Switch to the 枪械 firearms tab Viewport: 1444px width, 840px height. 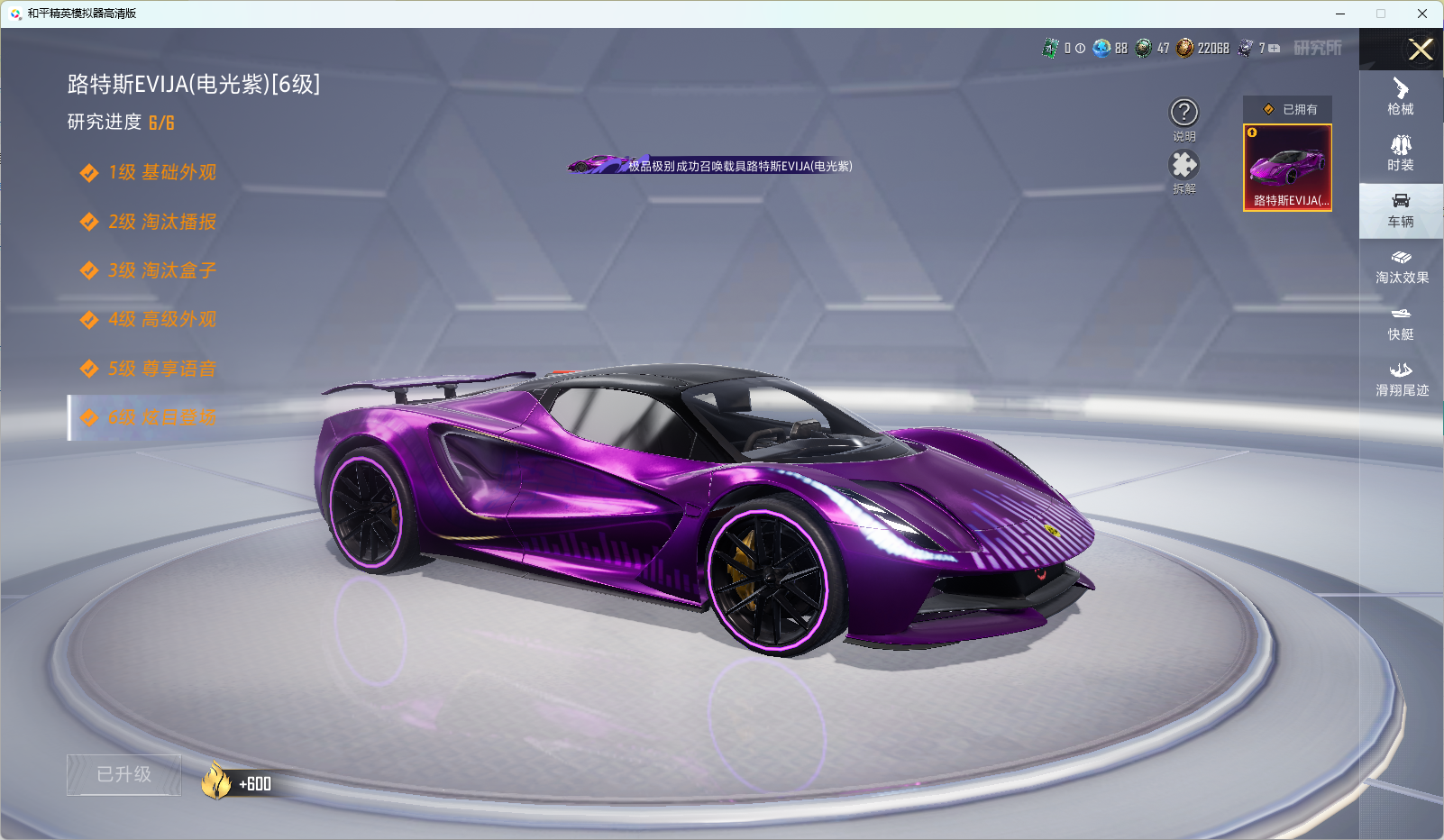point(1401,97)
